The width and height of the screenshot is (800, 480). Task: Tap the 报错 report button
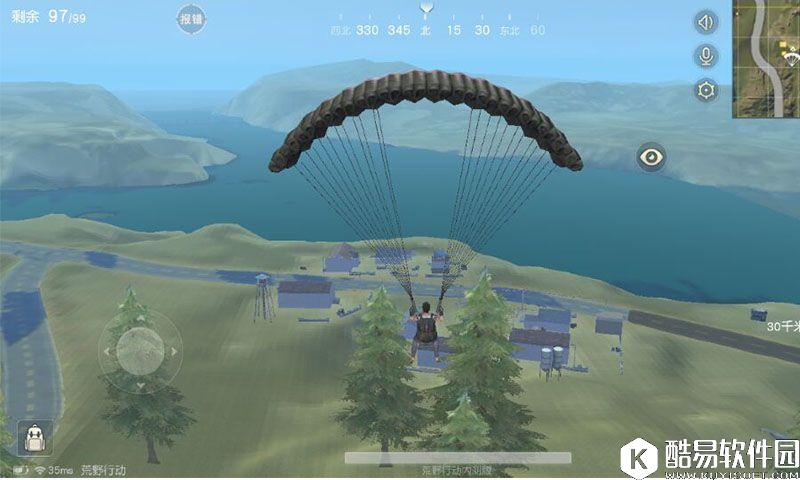pos(192,19)
